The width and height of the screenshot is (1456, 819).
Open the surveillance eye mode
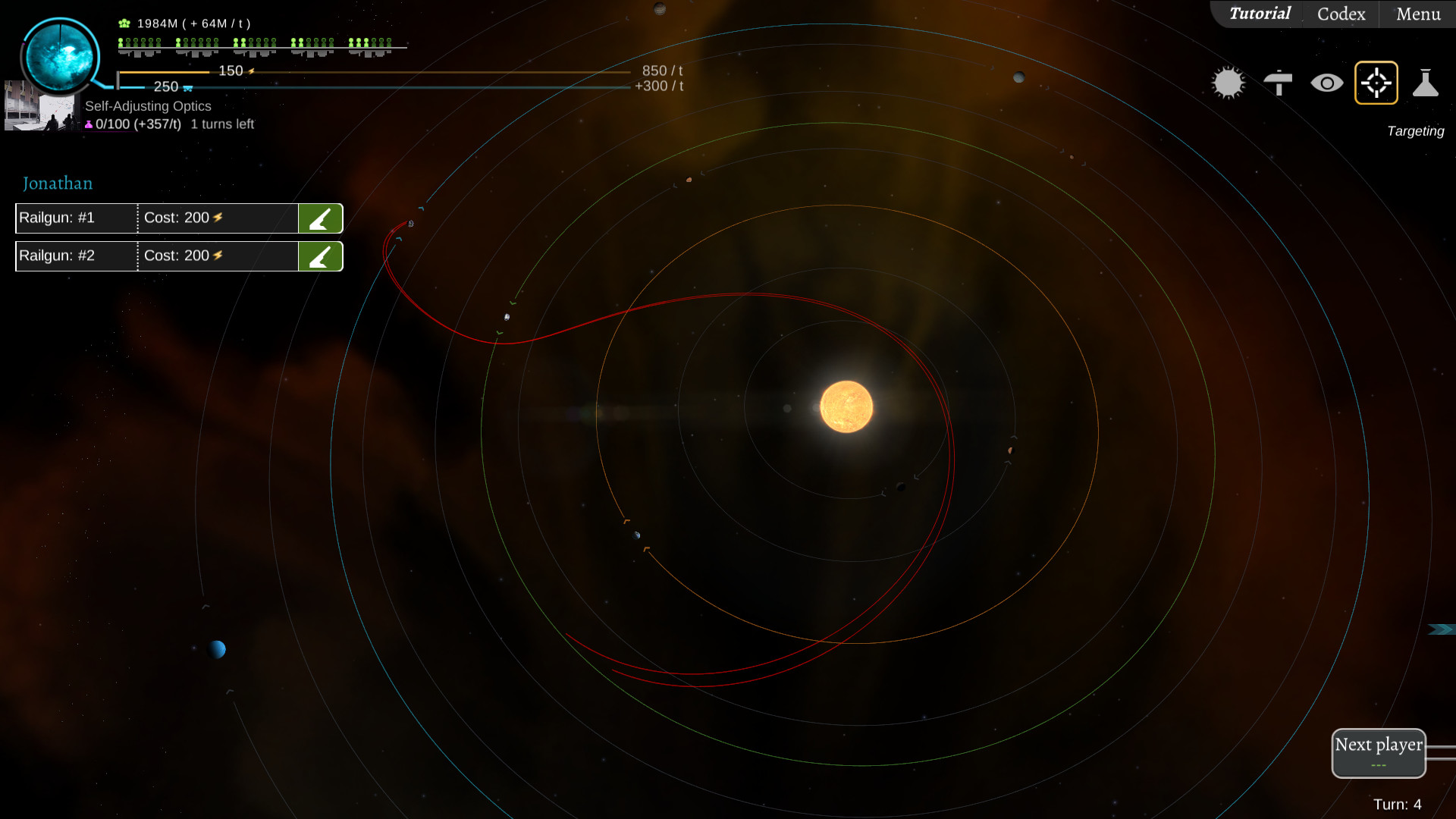coord(1328,82)
